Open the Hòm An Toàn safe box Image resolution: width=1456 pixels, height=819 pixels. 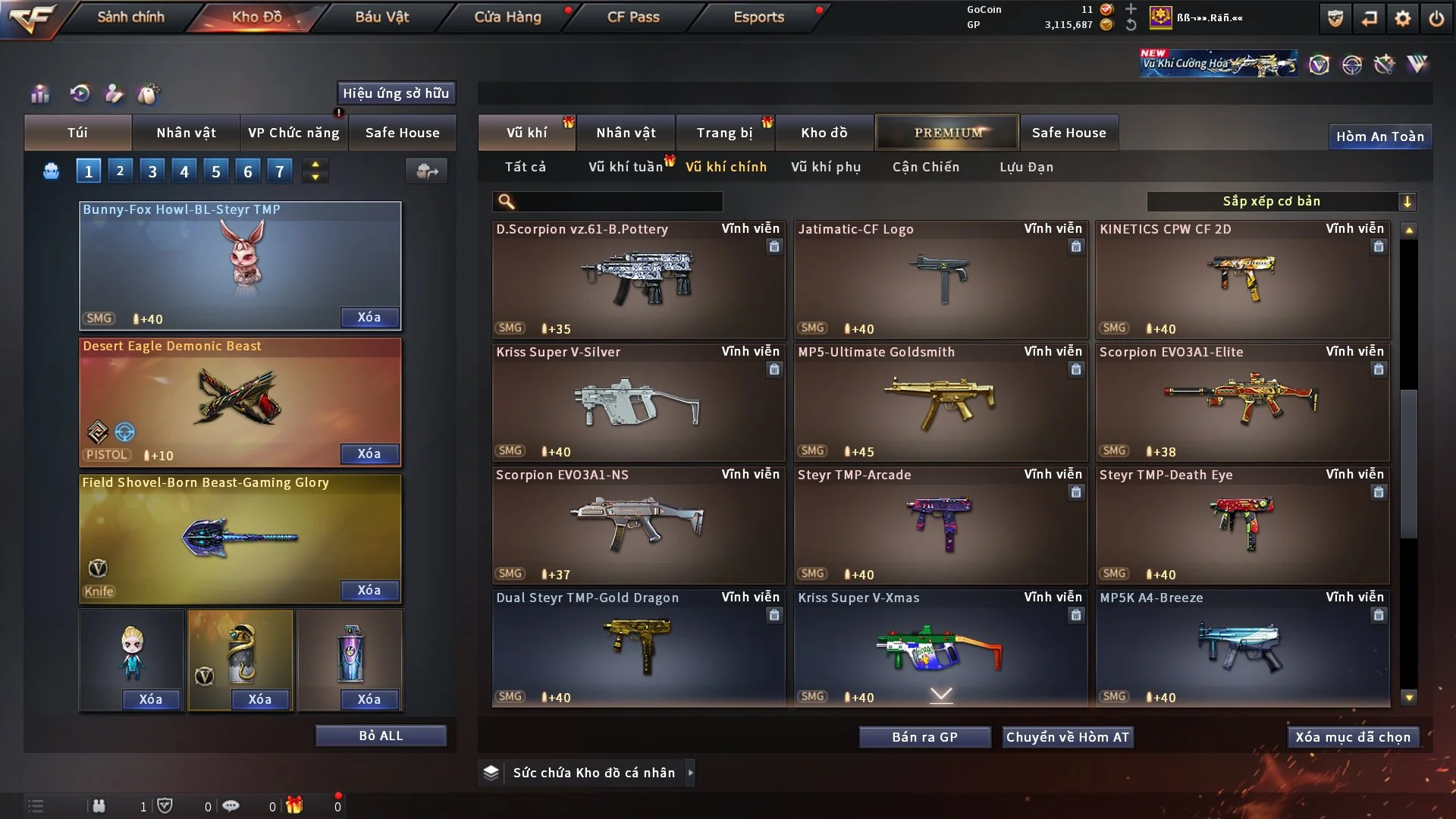tap(1379, 136)
